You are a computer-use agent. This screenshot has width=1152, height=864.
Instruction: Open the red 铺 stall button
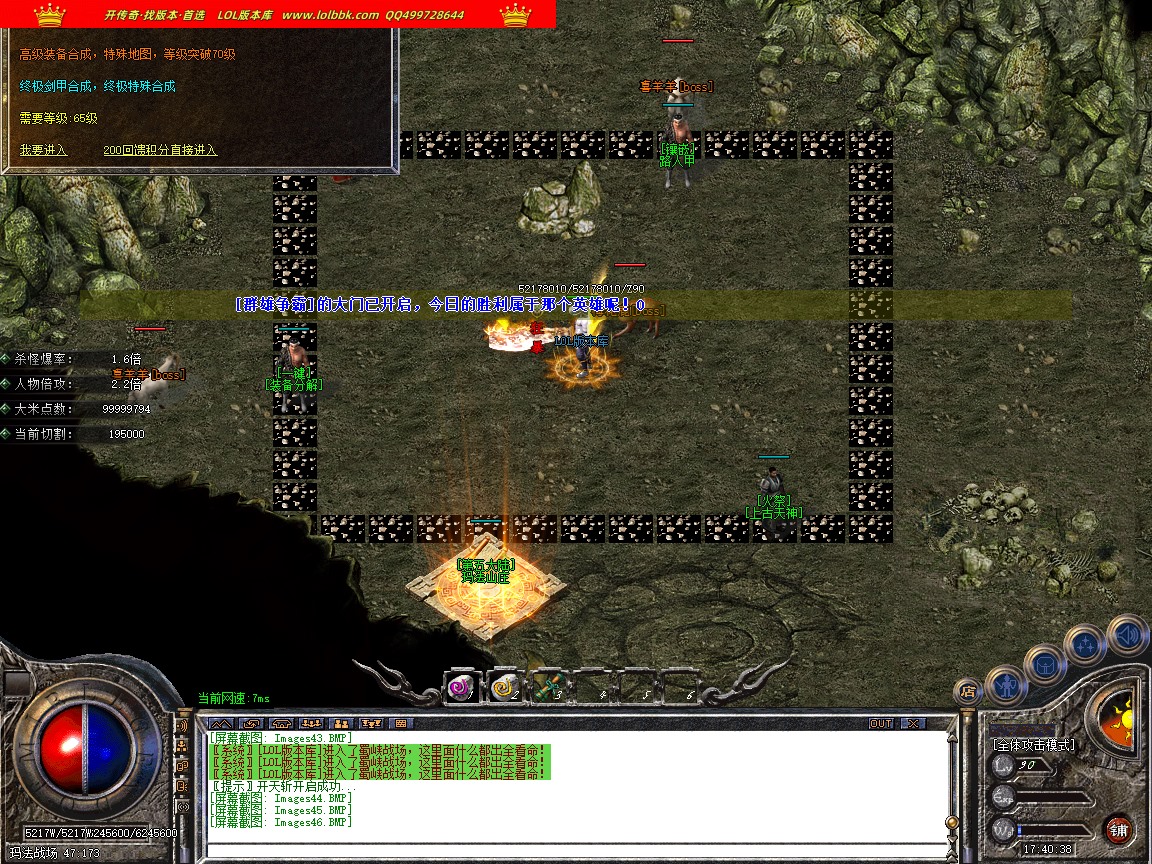1119,829
